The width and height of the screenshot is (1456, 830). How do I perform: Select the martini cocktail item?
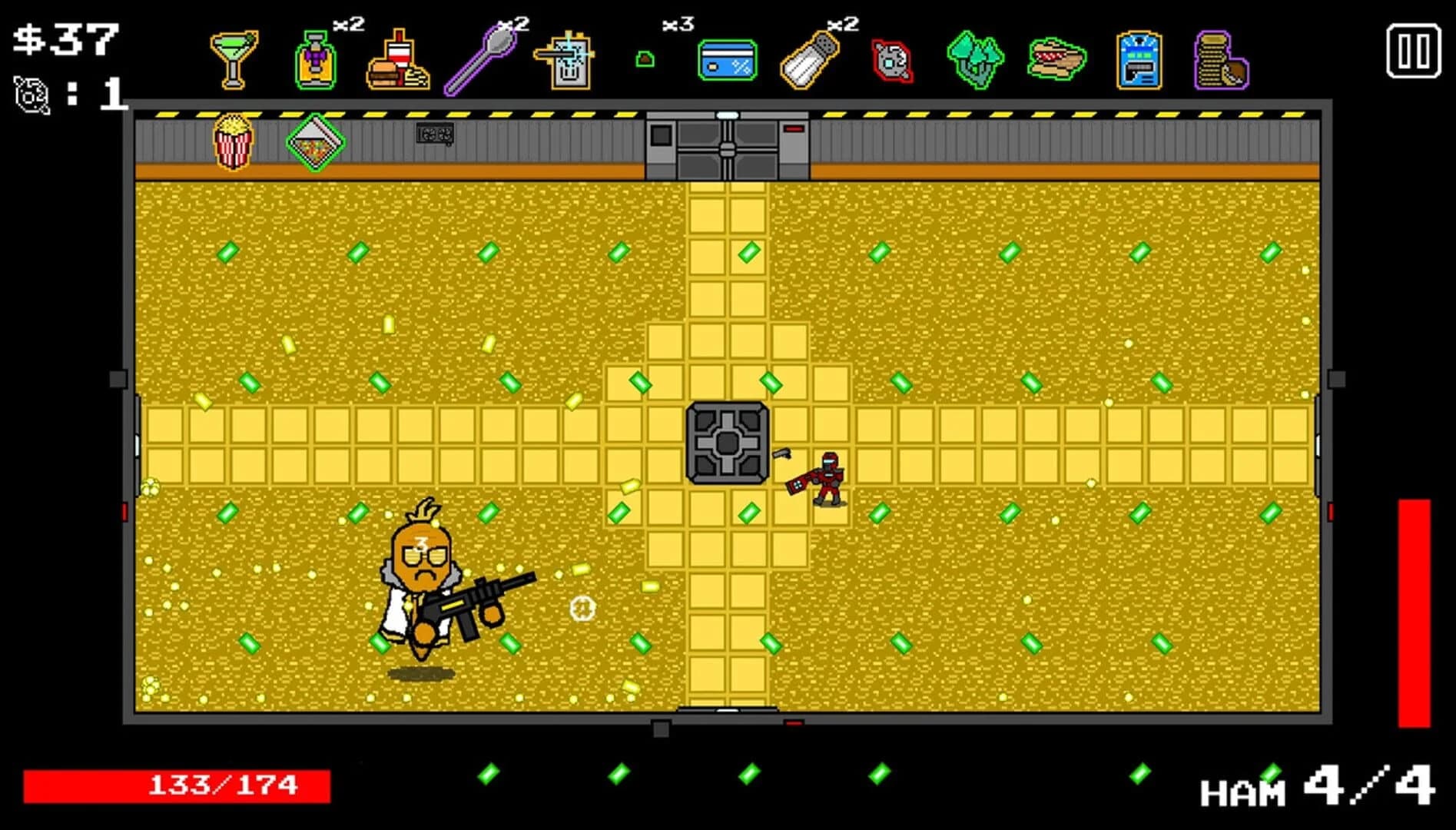[234, 58]
